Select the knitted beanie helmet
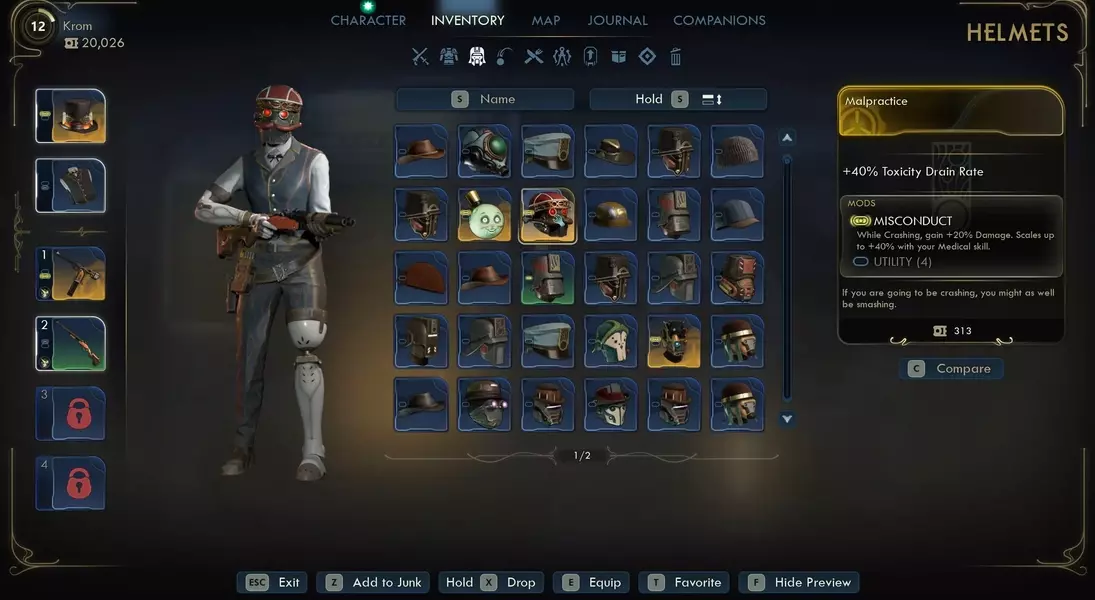 pyautogui.click(x=737, y=151)
